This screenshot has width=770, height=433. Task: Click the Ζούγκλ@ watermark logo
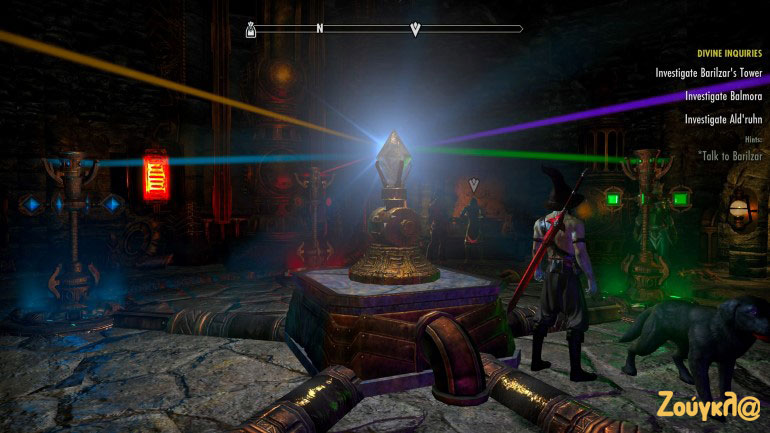709,405
